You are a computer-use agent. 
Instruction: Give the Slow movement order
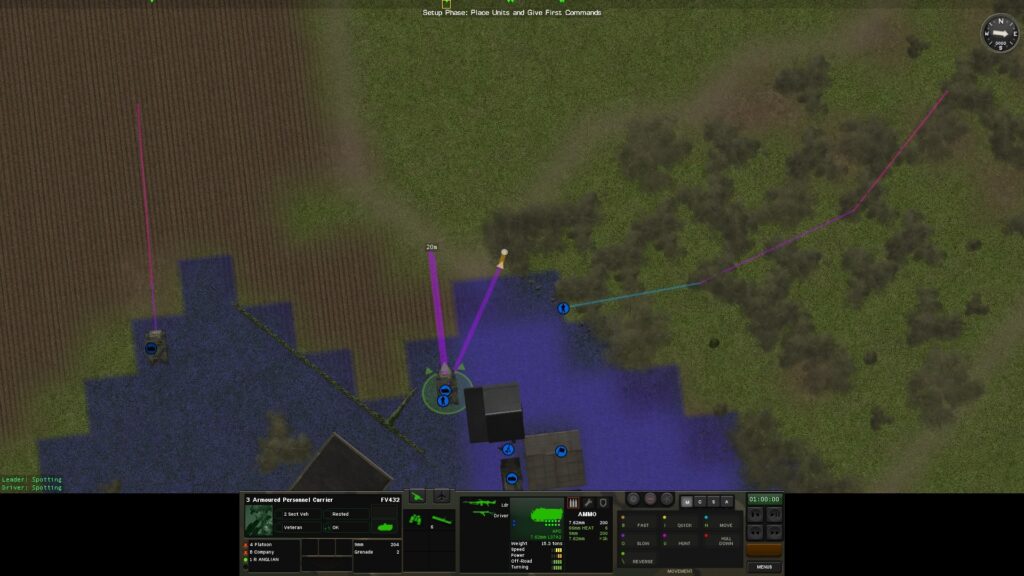tap(643, 543)
